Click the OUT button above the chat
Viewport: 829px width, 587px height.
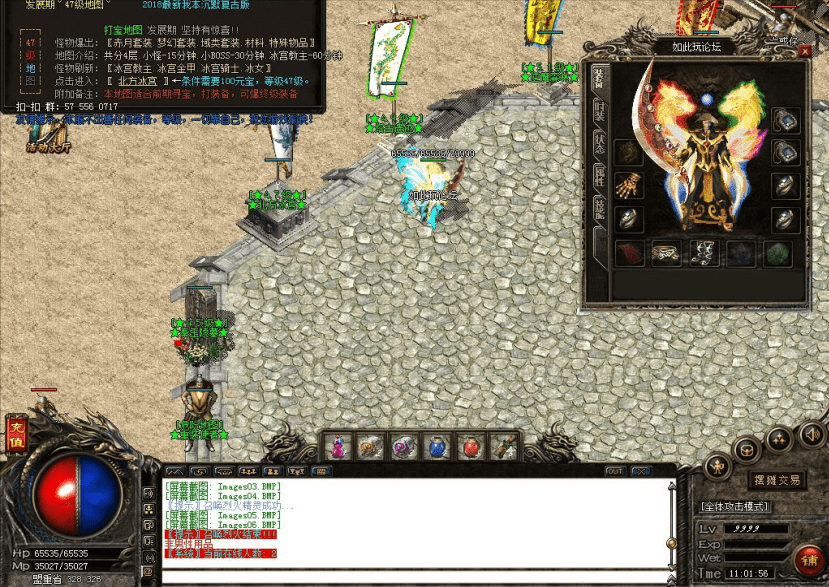click(614, 470)
